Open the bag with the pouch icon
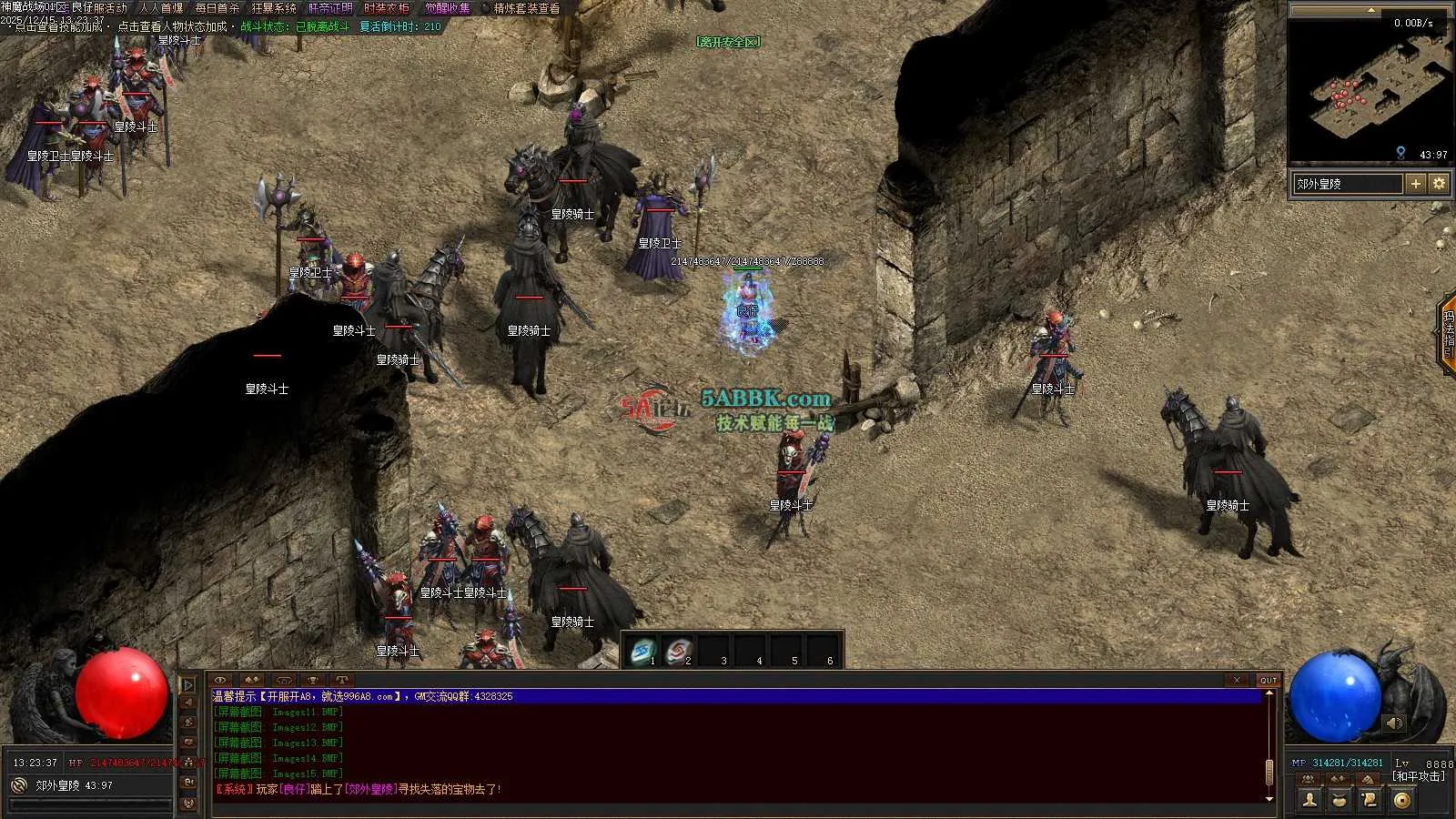 coord(1340,800)
